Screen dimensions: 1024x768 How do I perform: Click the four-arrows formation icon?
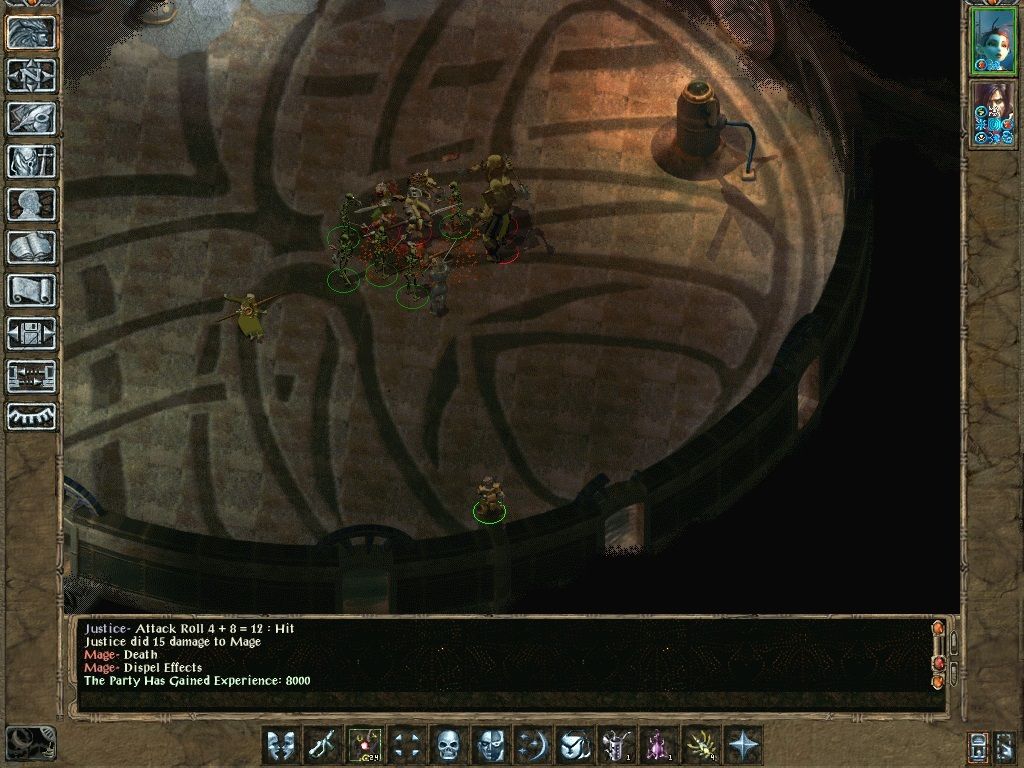(x=406, y=745)
